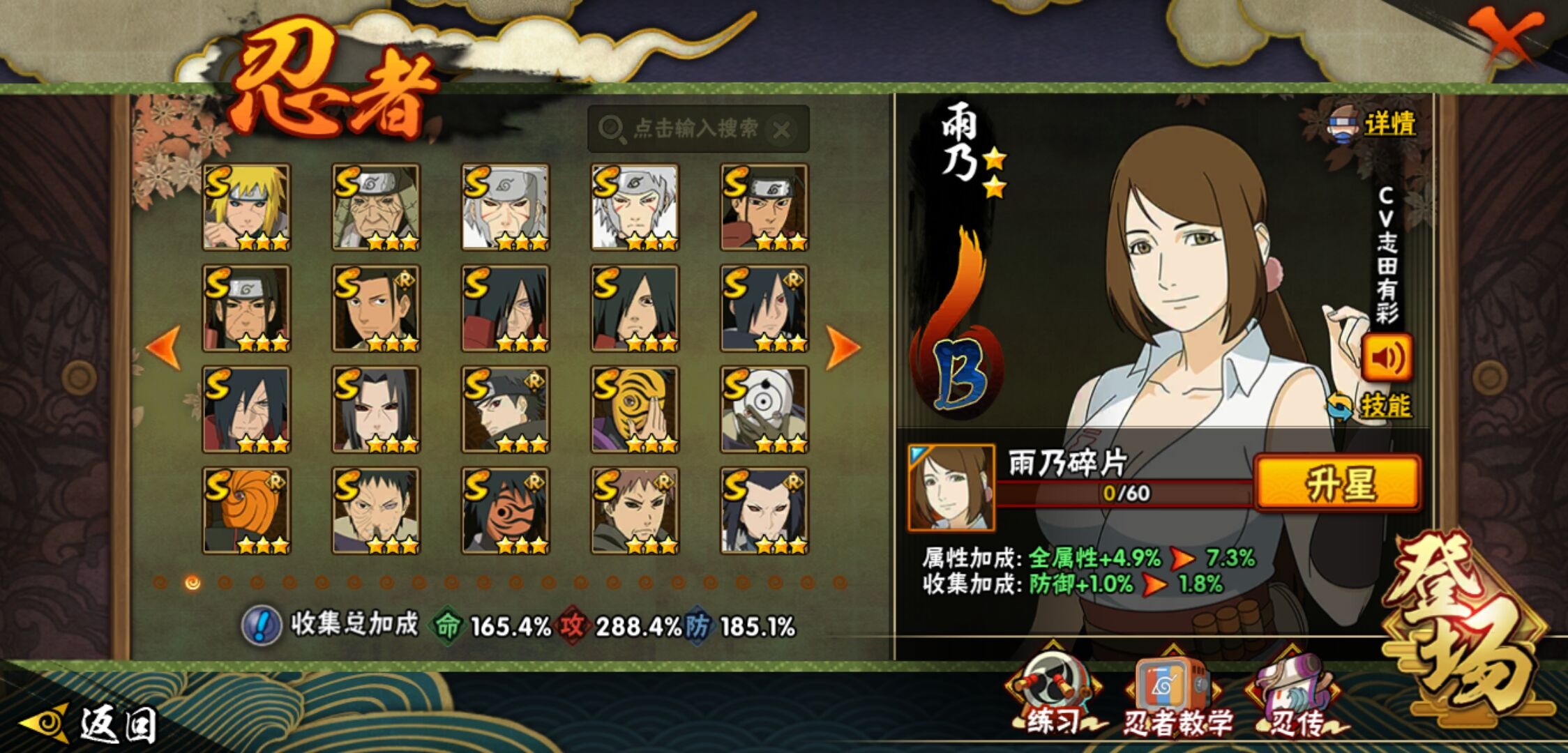Play the character voice speaker button
Viewport: 1568px width, 753px height.
click(x=1387, y=358)
